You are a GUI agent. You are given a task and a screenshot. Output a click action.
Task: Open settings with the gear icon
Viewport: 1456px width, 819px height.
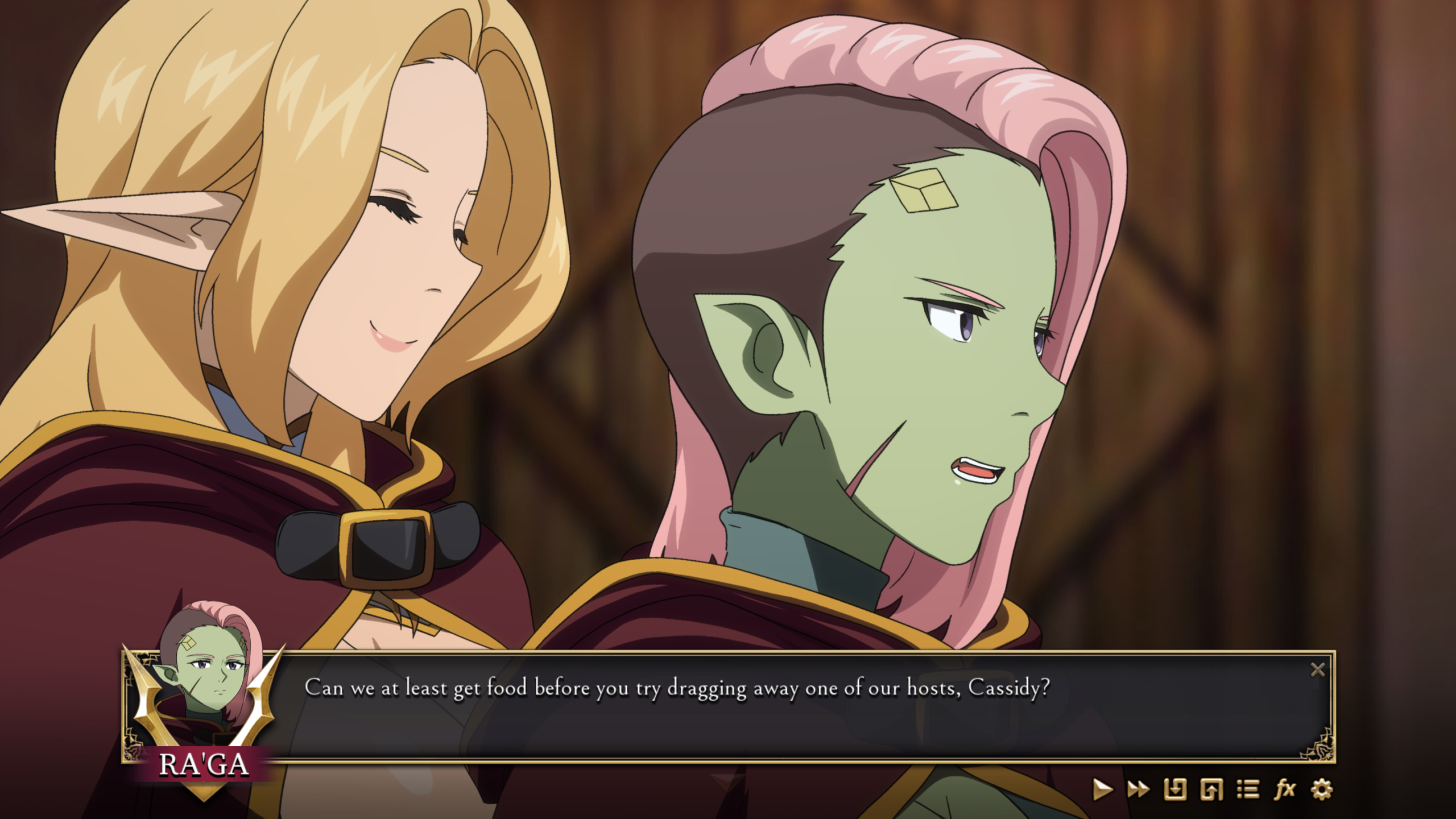1321,789
